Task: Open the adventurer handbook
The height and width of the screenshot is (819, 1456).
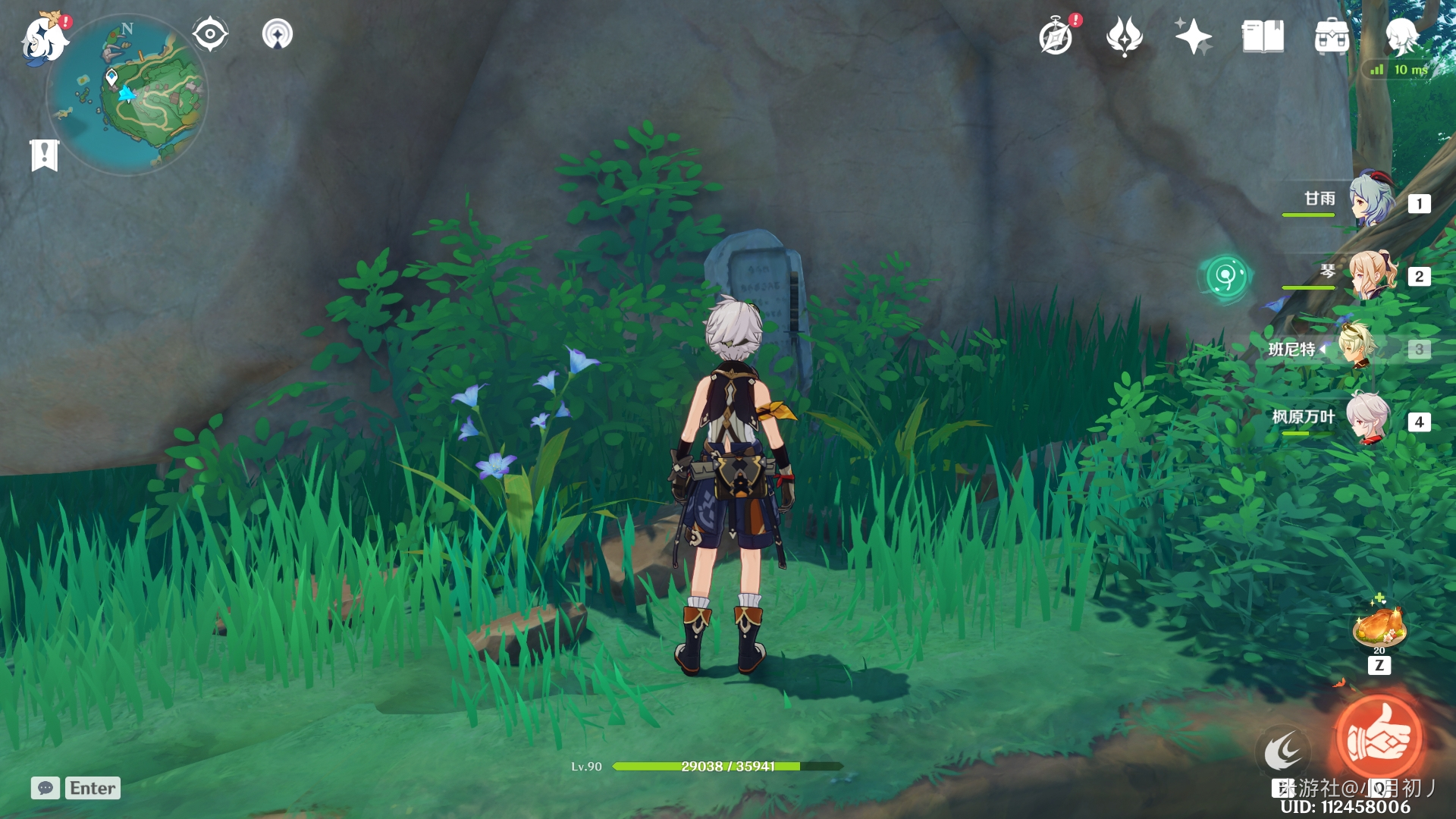Action: (x=1263, y=36)
